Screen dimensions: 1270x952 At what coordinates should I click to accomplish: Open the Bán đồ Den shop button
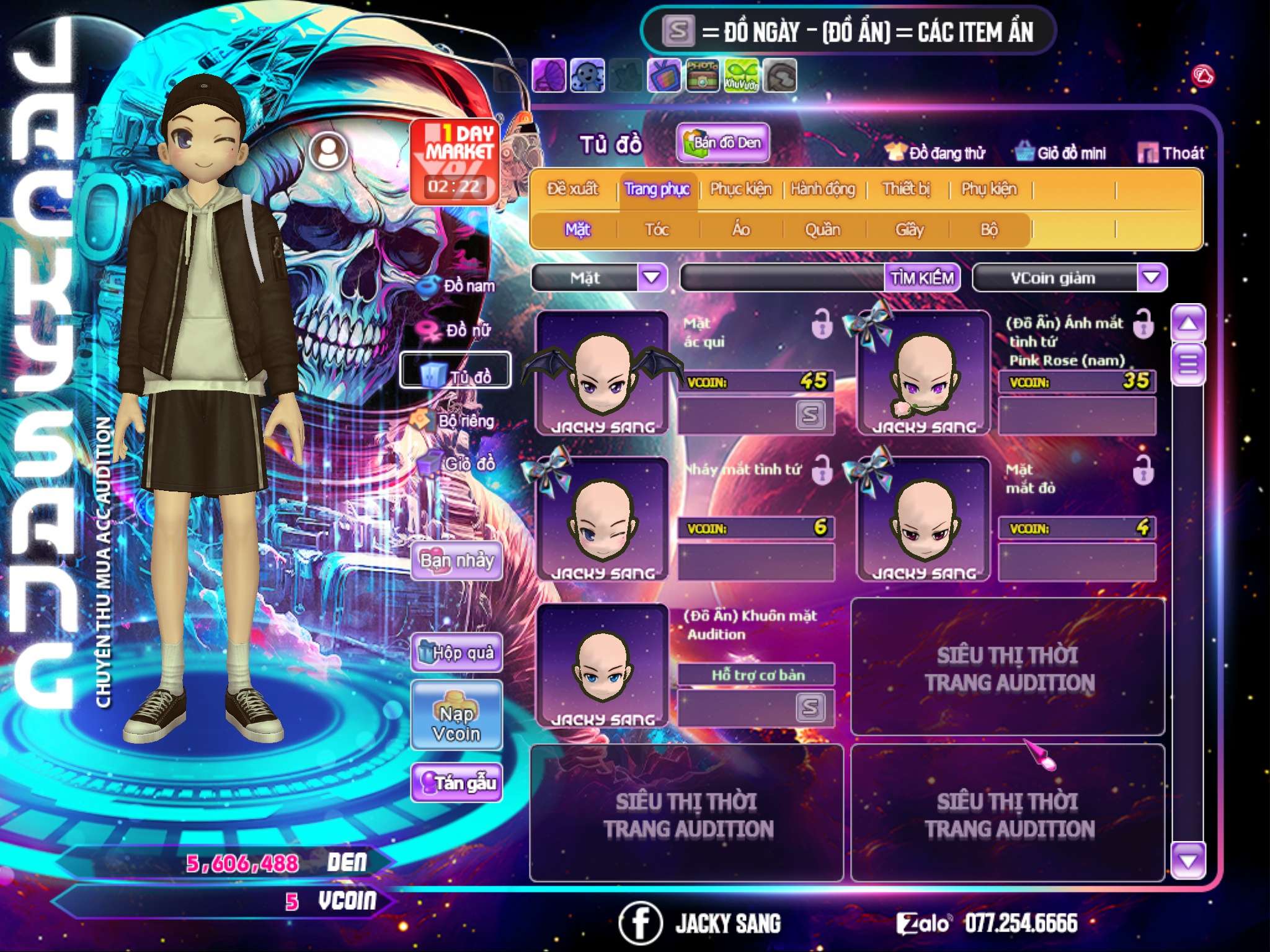723,143
